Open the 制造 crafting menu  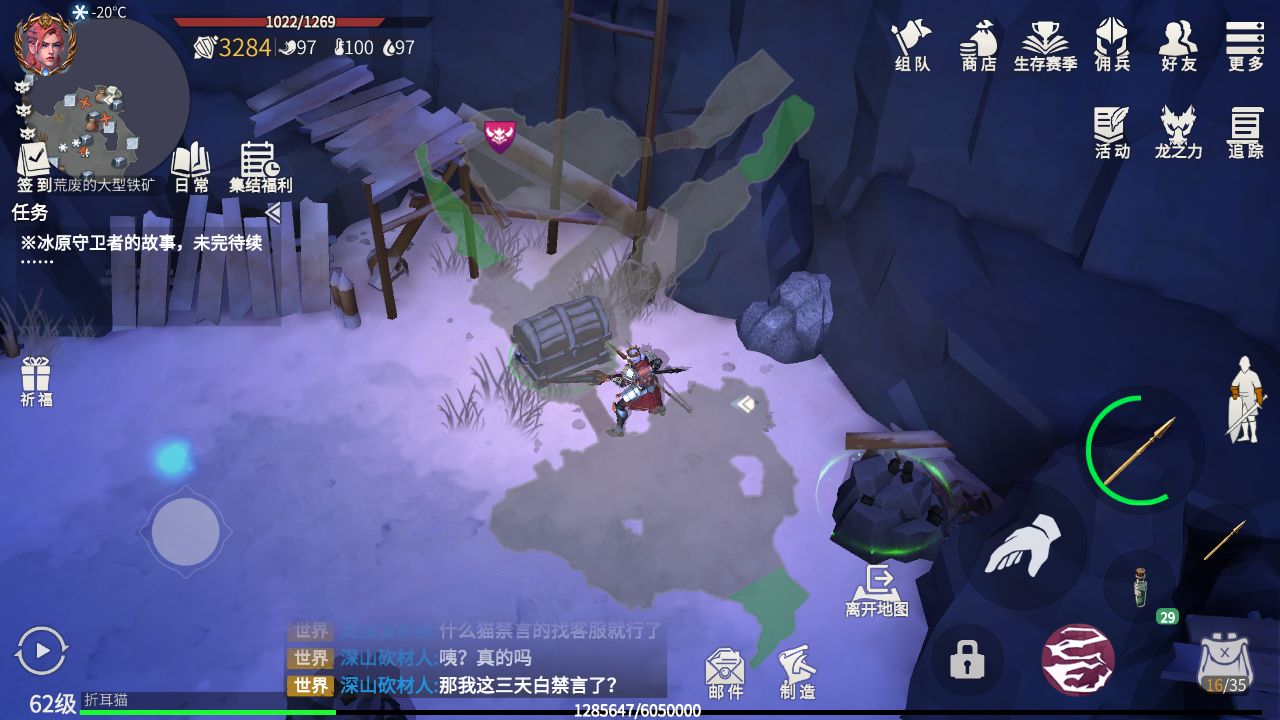pos(797,672)
